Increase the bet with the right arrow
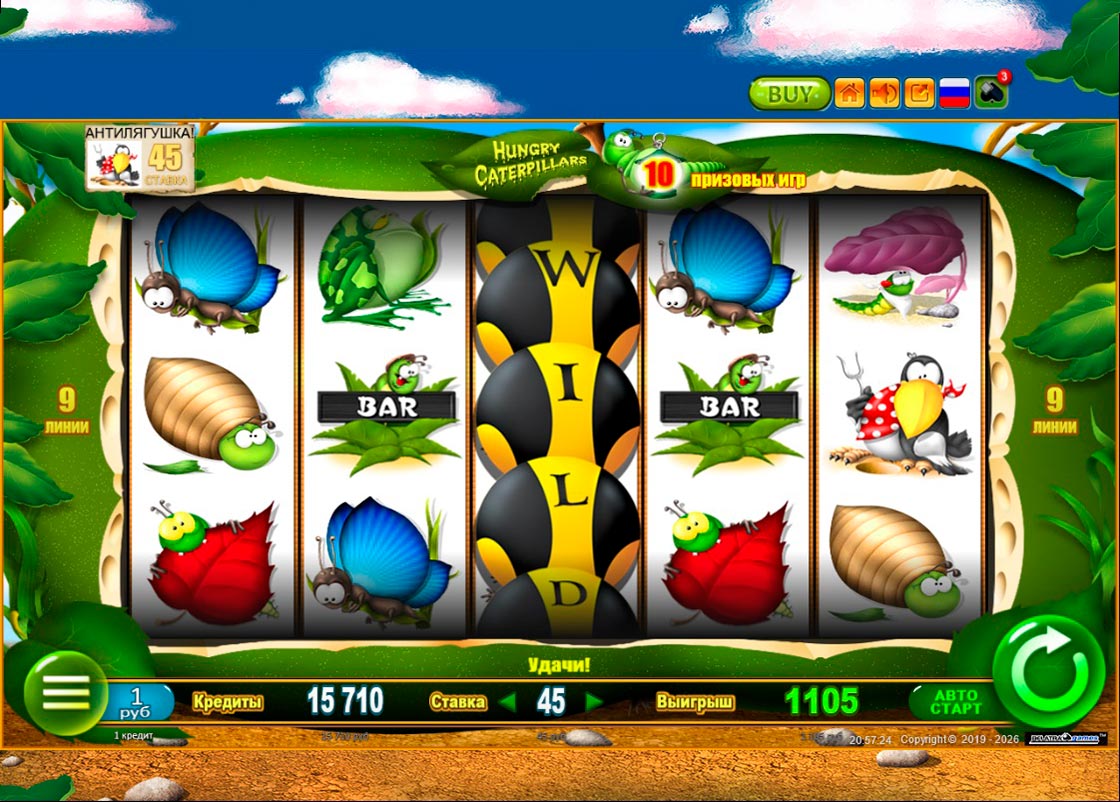 [x=594, y=702]
